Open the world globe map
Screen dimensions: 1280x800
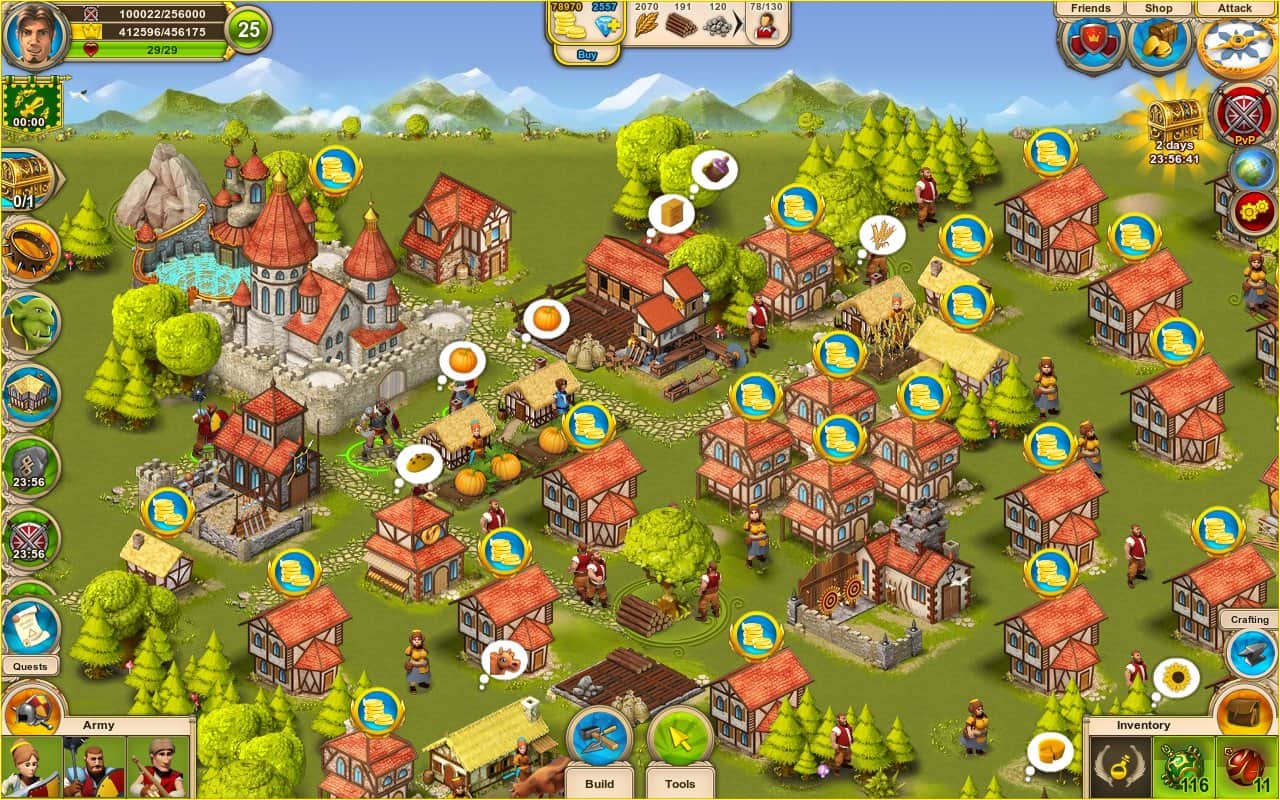[x=1251, y=168]
